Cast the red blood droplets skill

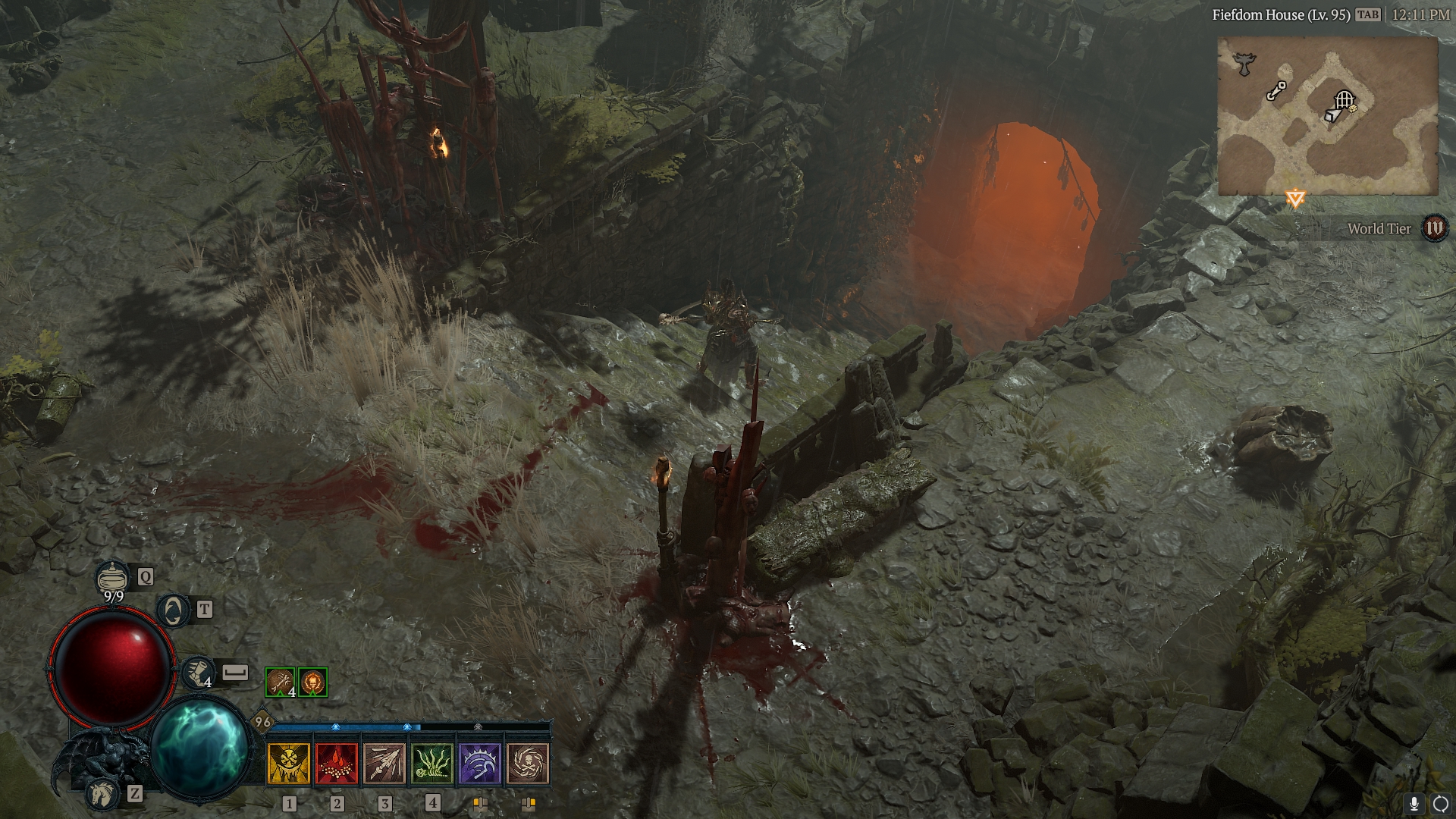pos(337,763)
